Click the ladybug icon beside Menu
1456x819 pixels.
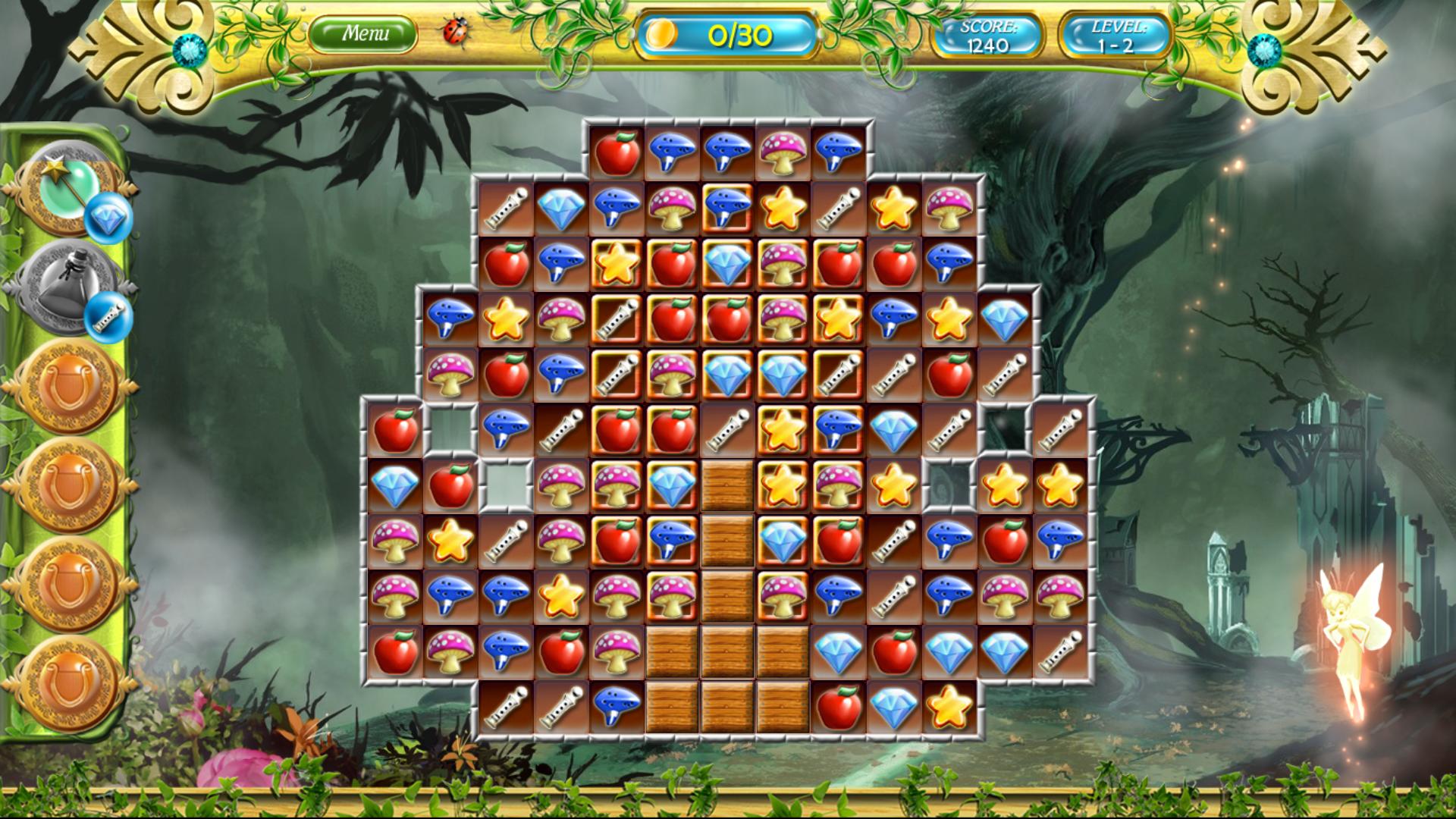(x=457, y=33)
